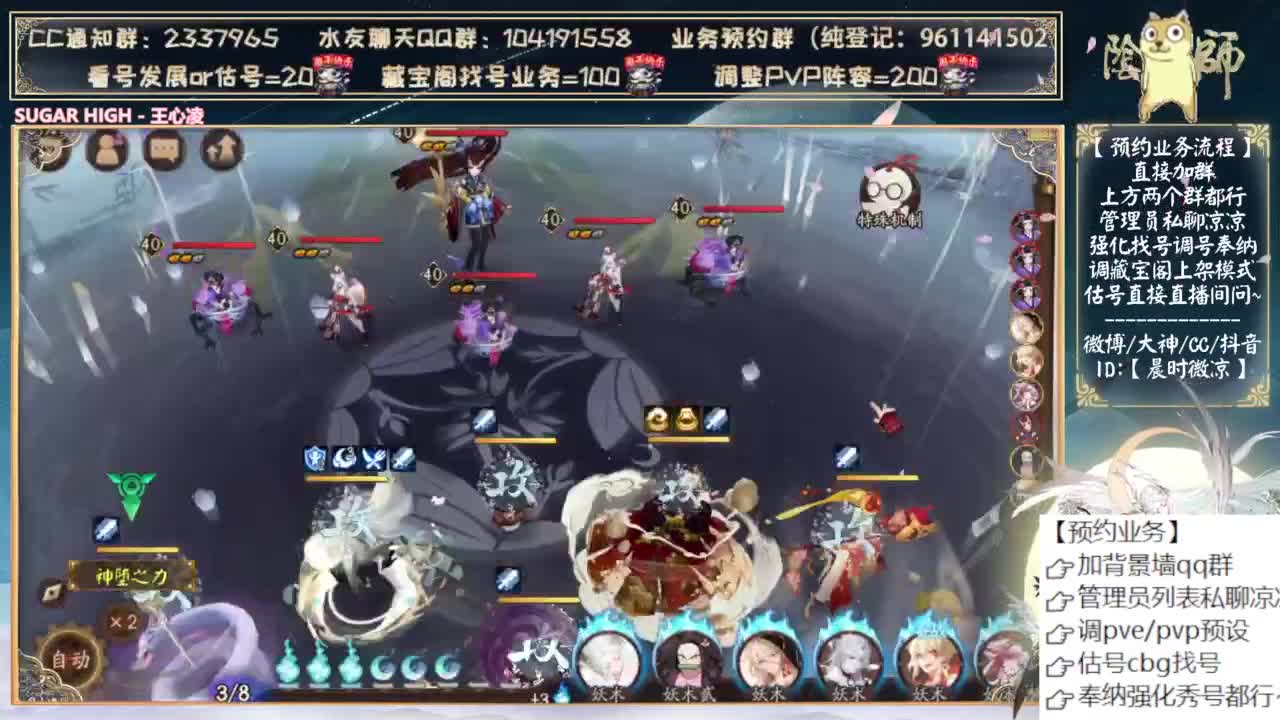Open the chat bubble icon
The height and width of the screenshot is (720, 1280).
(163, 150)
